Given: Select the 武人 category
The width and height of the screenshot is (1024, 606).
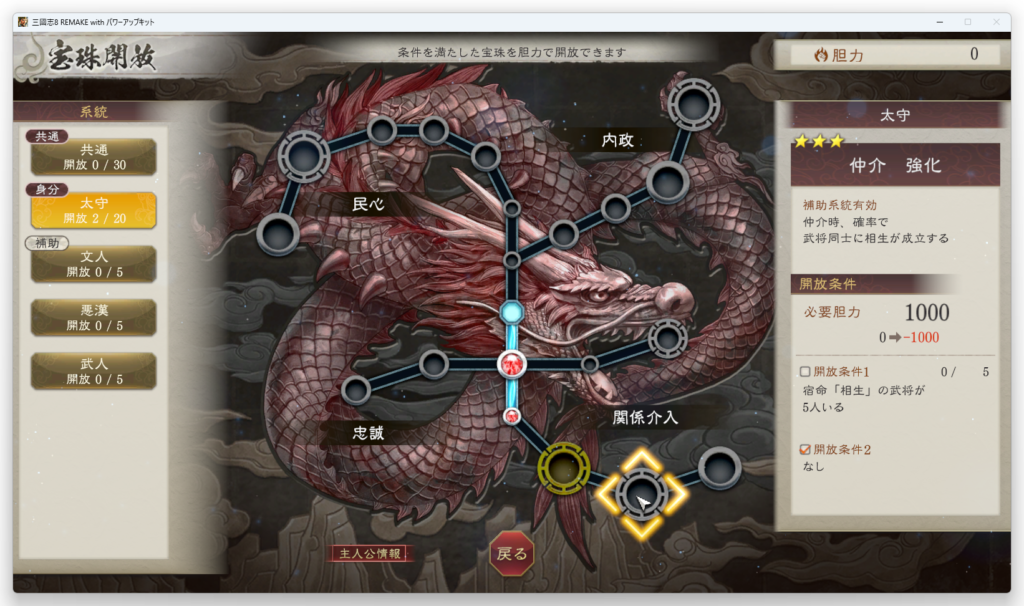Looking at the screenshot, I should coord(94,372).
